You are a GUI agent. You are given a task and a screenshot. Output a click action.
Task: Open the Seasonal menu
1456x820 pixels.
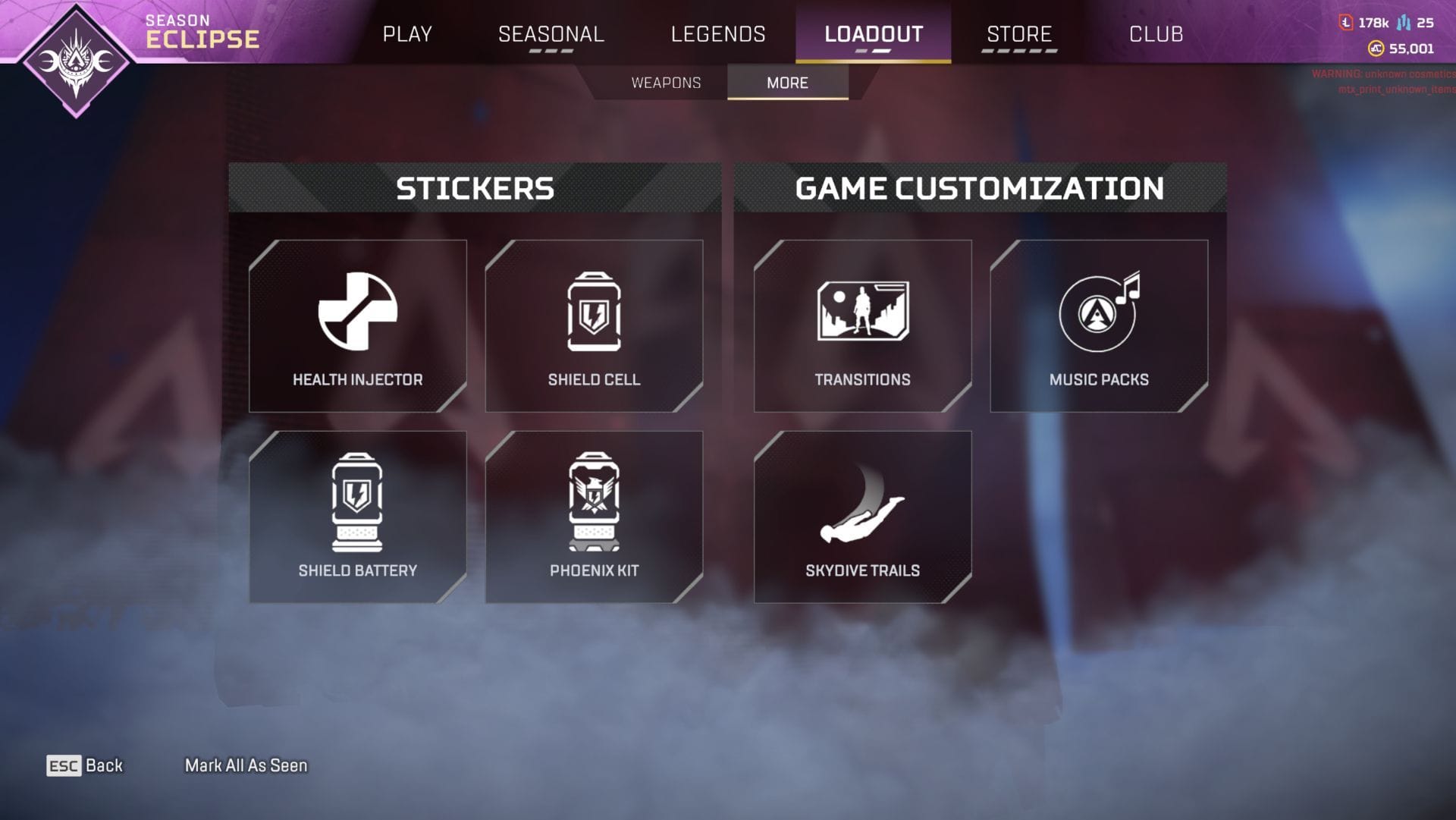point(550,34)
